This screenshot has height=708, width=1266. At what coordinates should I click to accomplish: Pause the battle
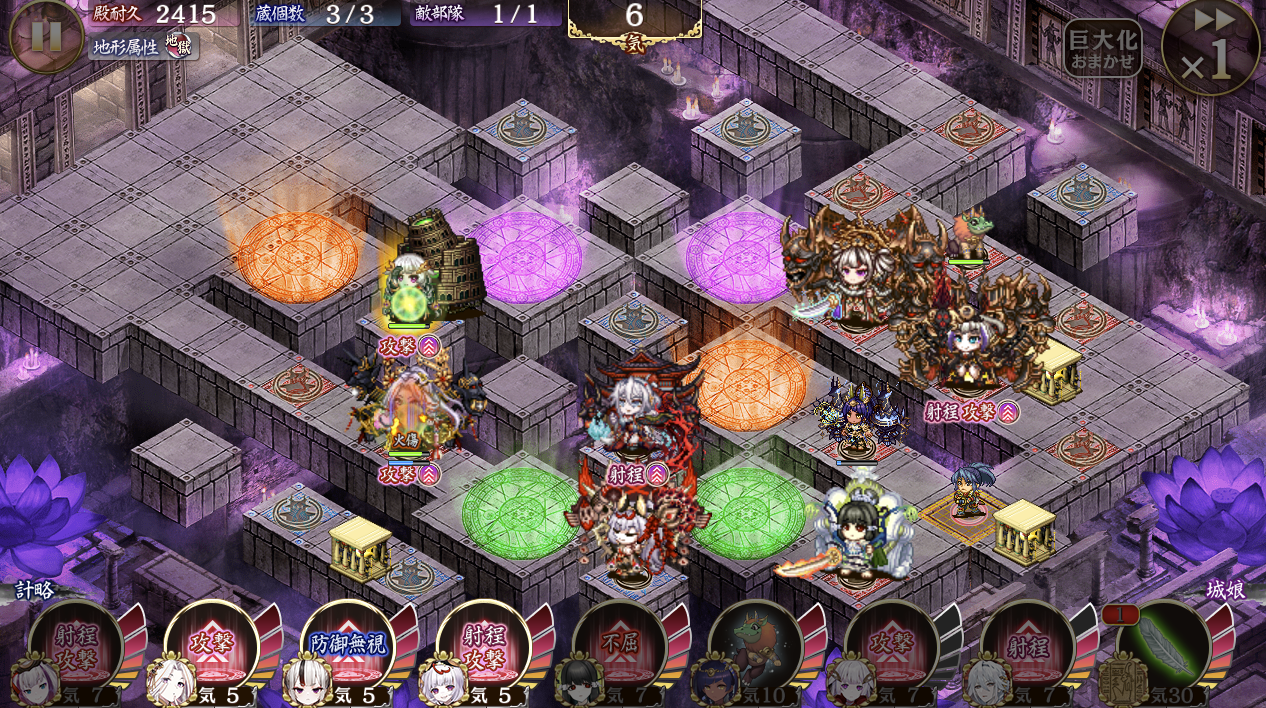[x=46, y=36]
